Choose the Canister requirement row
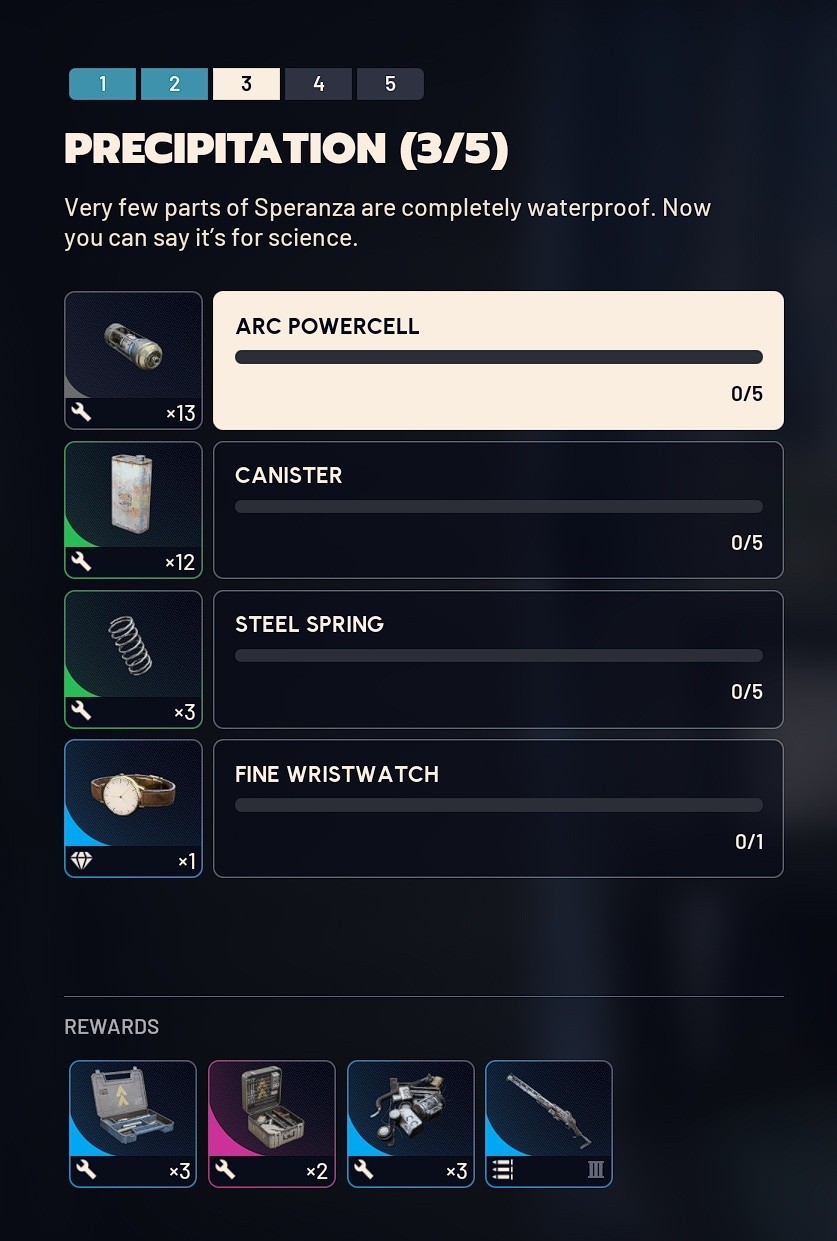 pos(498,510)
